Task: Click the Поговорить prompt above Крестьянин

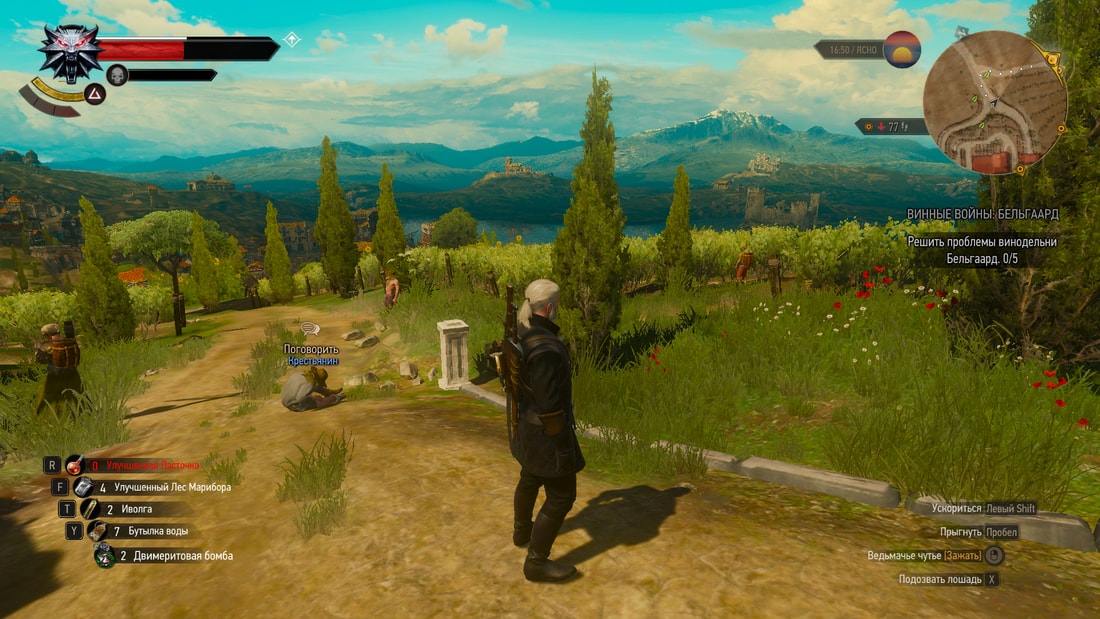Action: 311,349
